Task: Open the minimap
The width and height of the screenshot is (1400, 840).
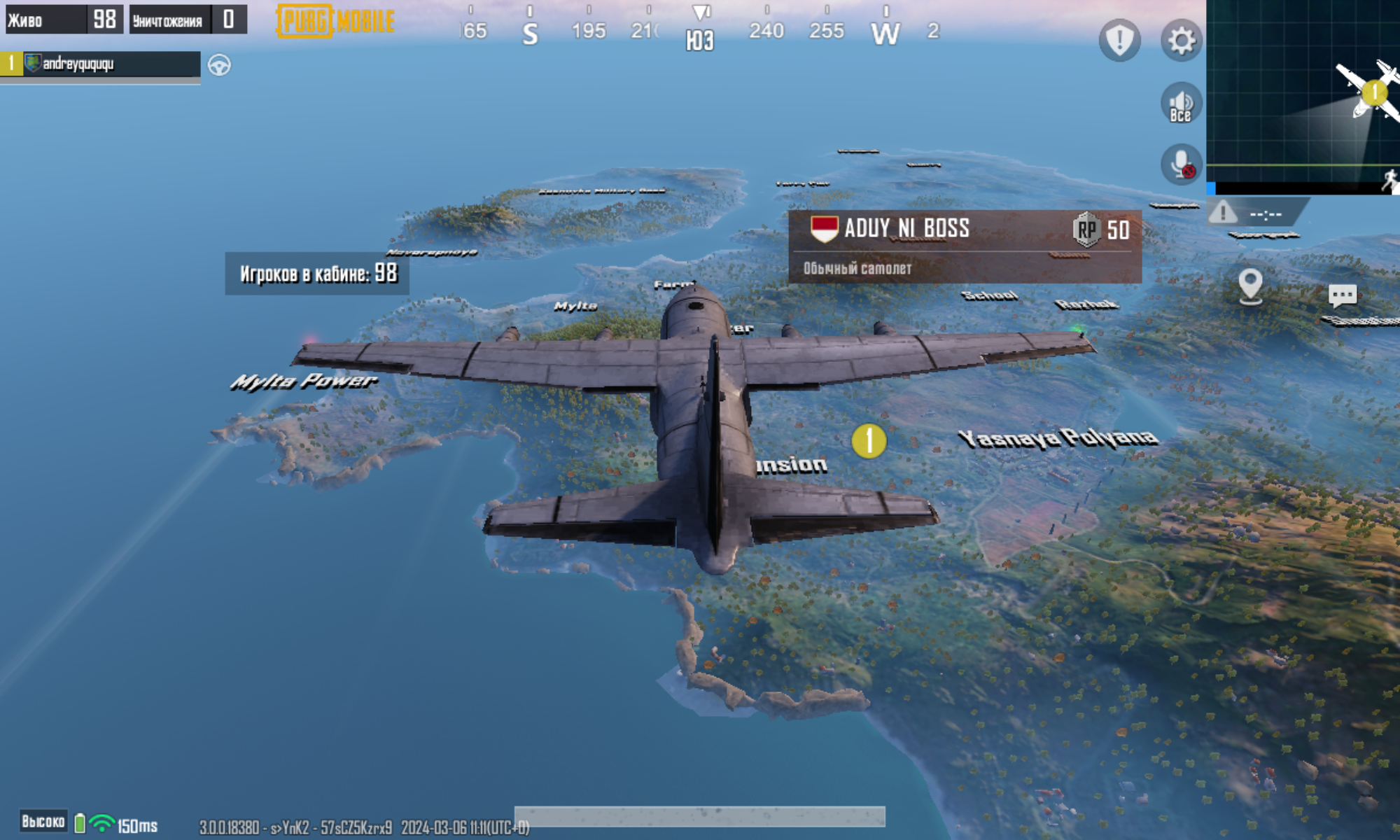Action: [x=1303, y=94]
